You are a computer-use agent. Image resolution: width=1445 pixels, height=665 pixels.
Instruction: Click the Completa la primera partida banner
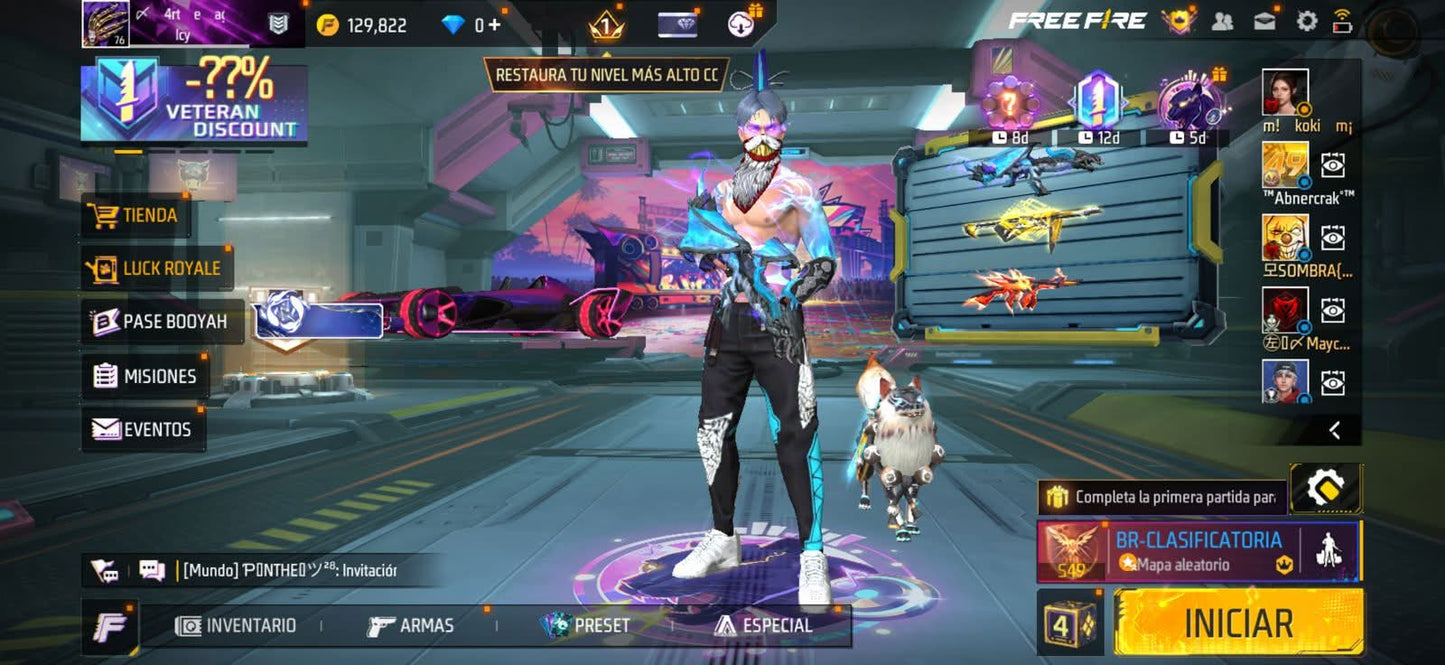pos(1162,496)
